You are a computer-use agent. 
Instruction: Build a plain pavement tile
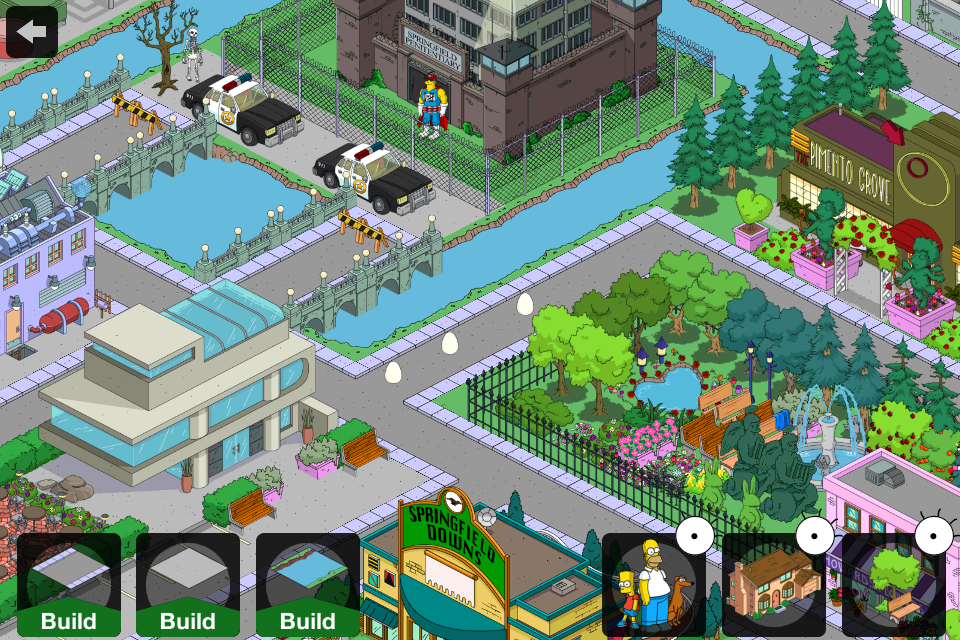[188, 585]
